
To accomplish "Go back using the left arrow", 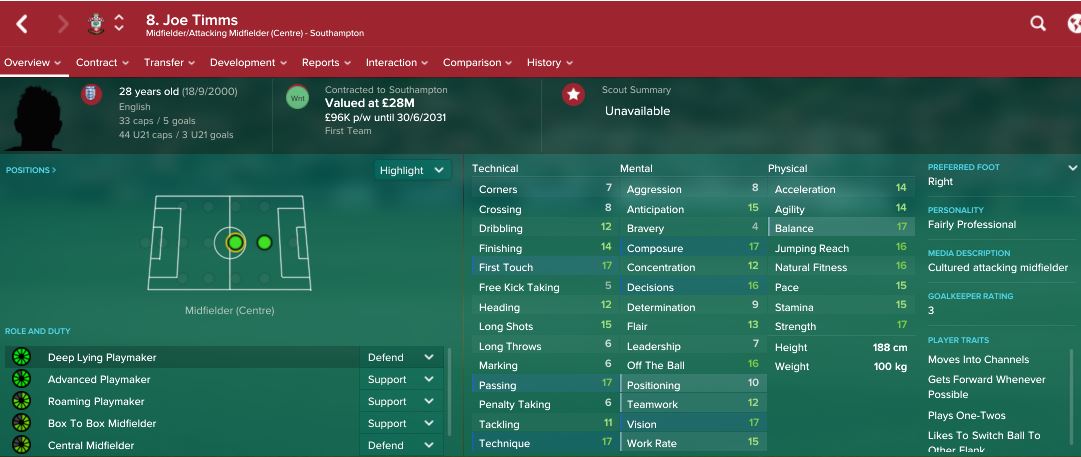I will [22, 24].
